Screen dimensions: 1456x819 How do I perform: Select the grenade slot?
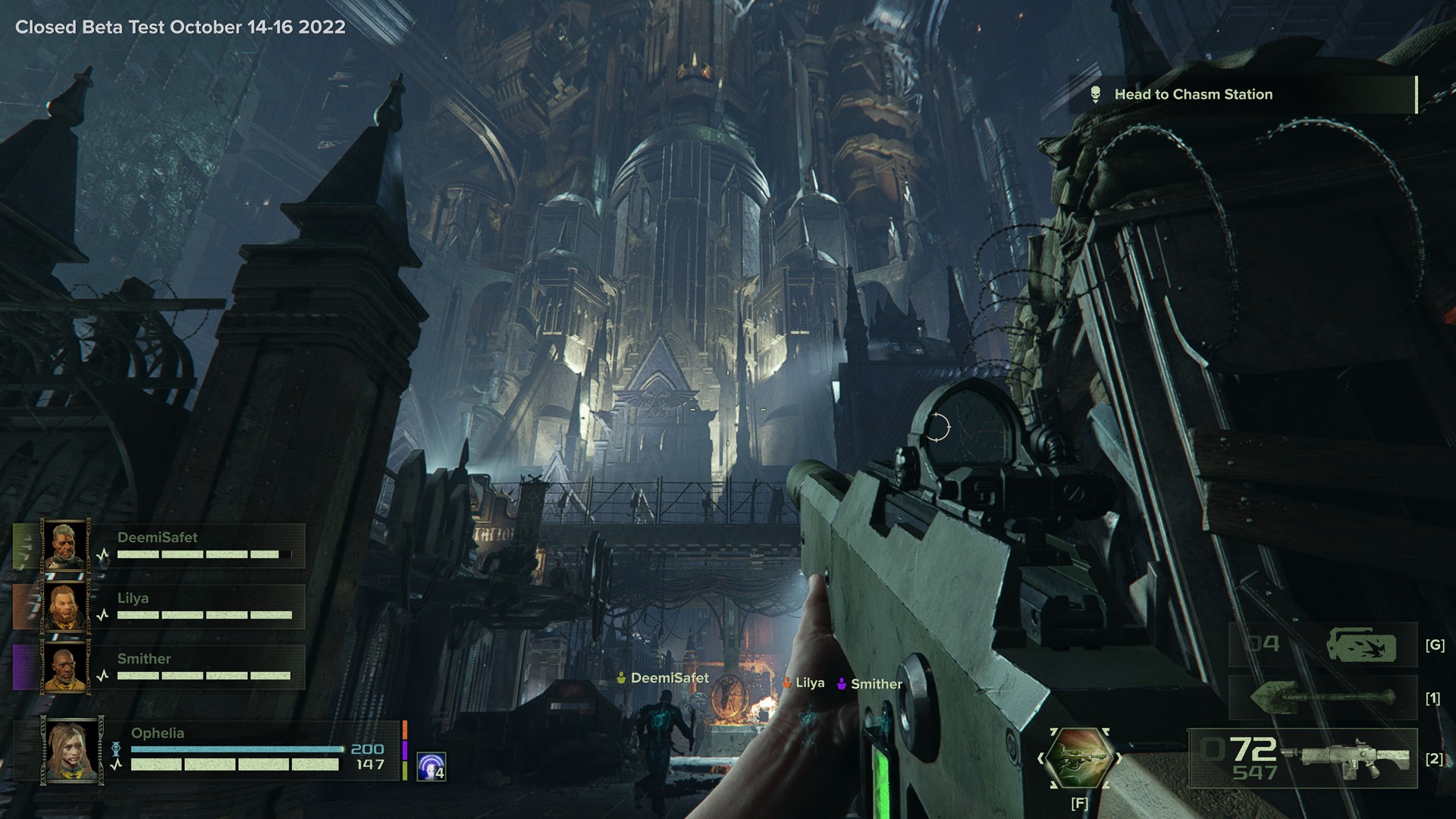click(1323, 645)
